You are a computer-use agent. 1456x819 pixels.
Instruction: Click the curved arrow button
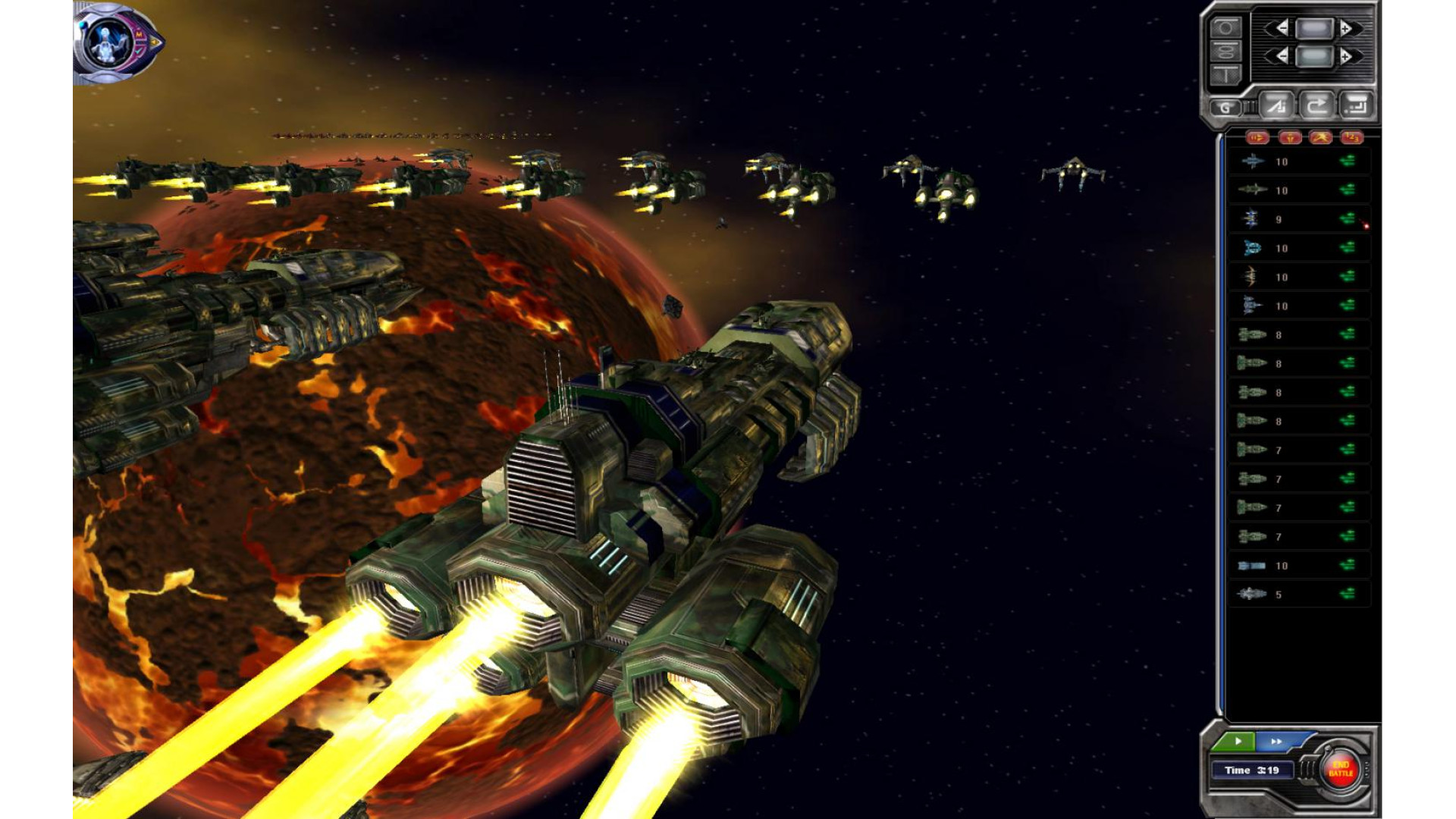1316,106
